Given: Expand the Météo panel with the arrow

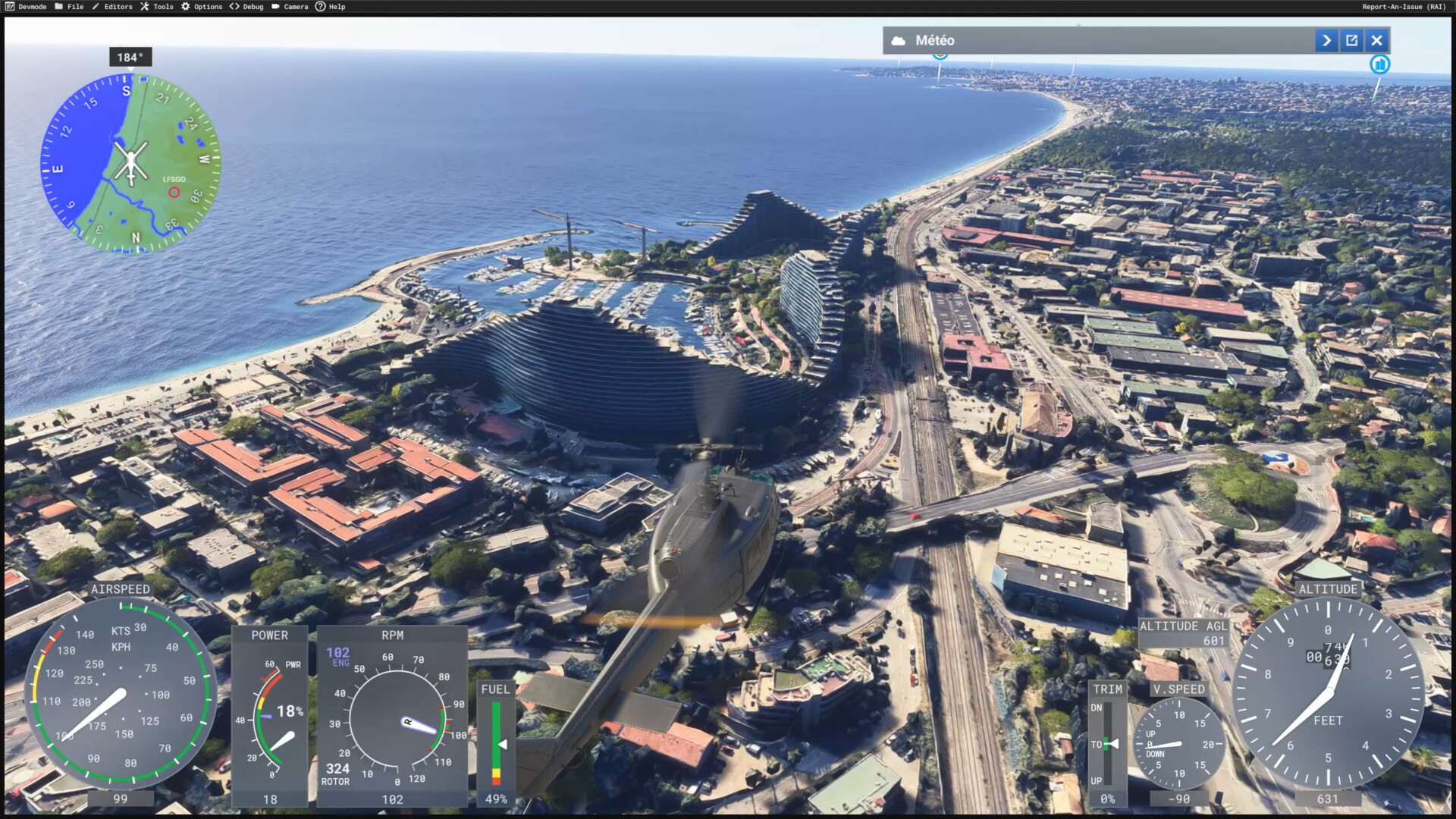Looking at the screenshot, I should click(x=1326, y=40).
